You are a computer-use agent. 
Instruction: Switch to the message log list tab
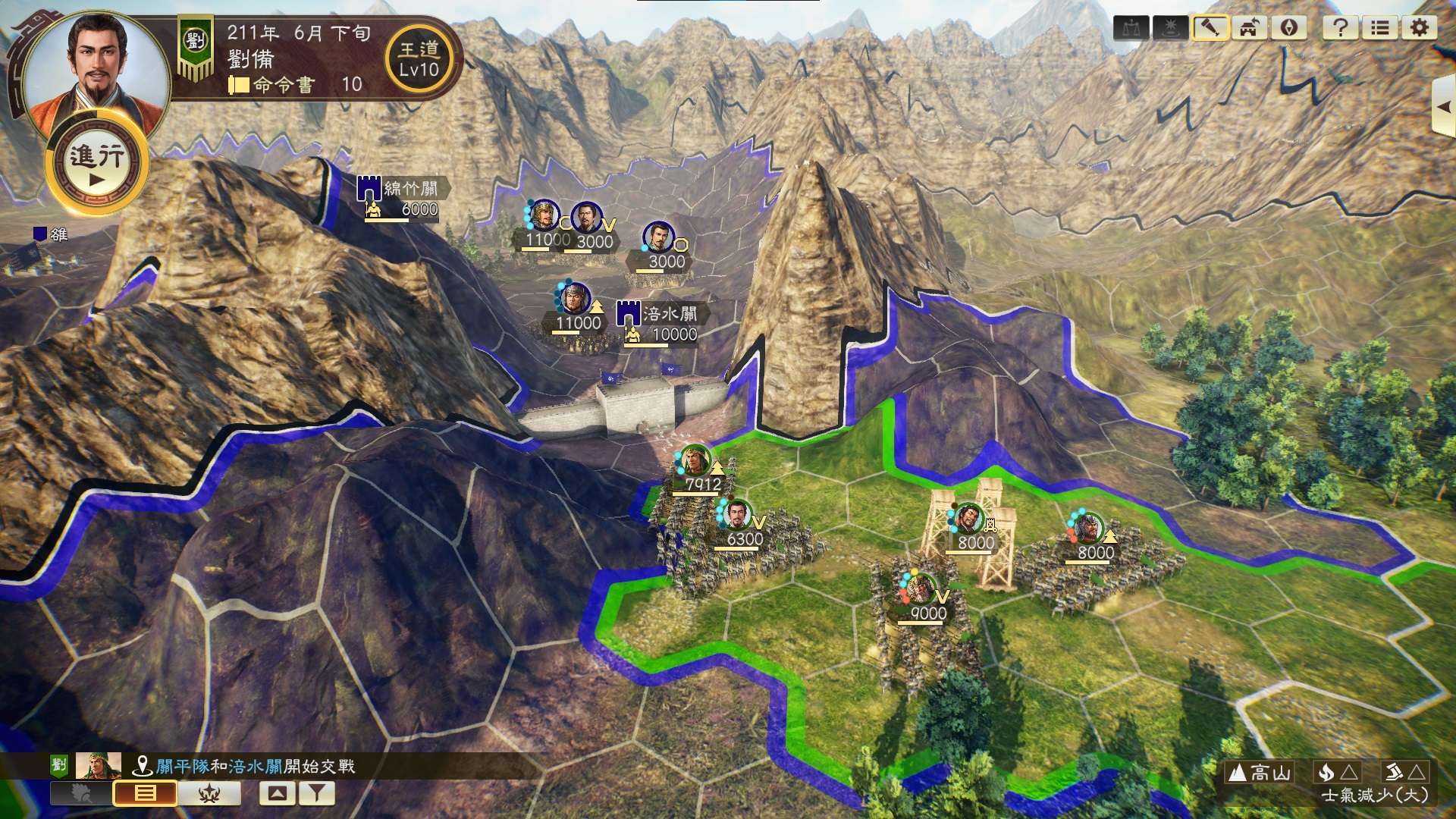point(145,793)
